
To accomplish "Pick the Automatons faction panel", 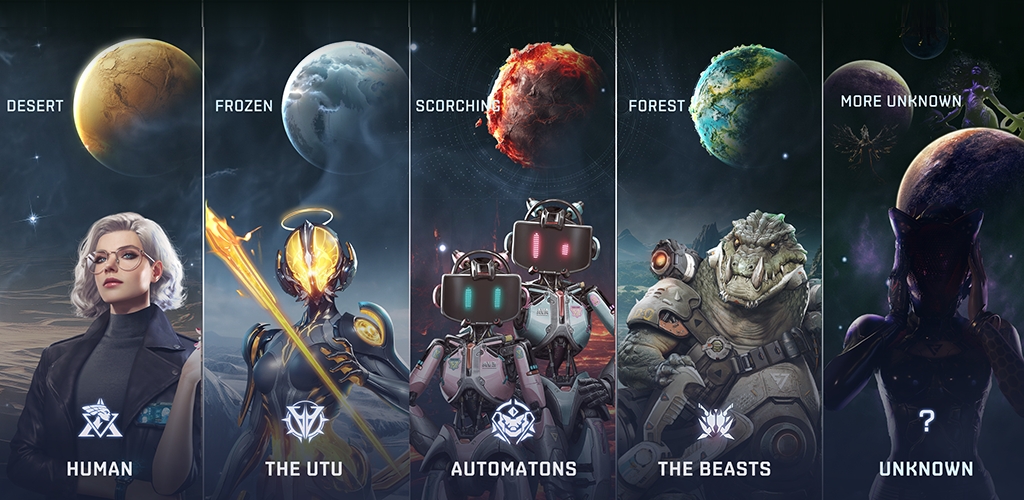I will 512,300.
